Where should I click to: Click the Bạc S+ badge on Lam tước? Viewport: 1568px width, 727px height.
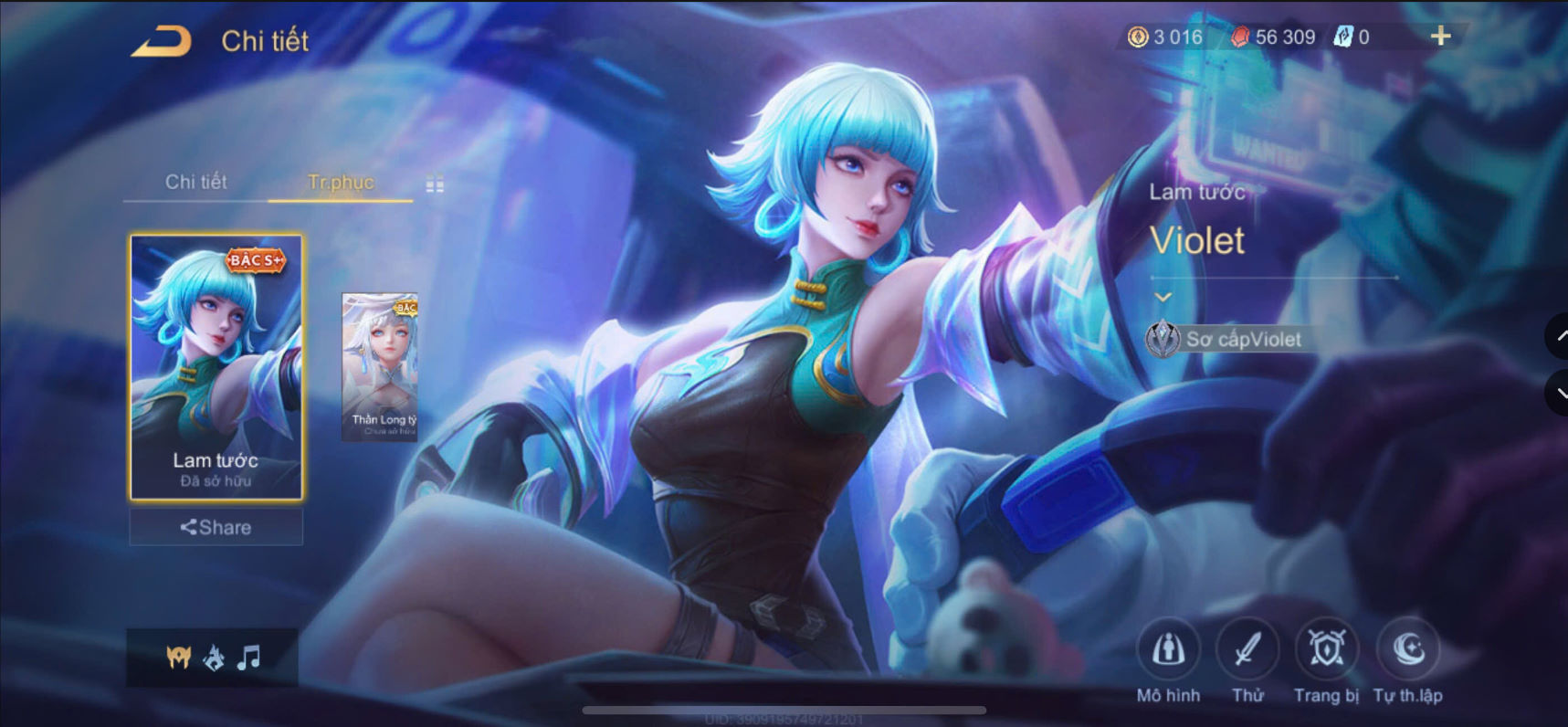click(x=254, y=259)
